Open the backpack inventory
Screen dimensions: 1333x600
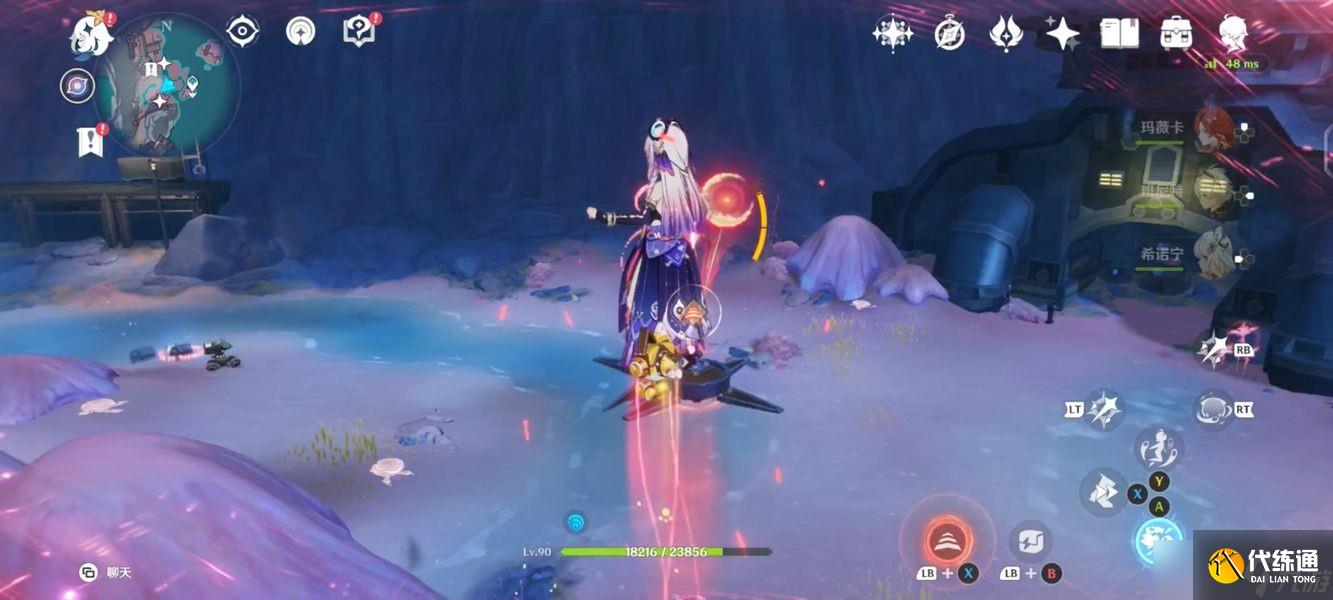click(x=1176, y=34)
